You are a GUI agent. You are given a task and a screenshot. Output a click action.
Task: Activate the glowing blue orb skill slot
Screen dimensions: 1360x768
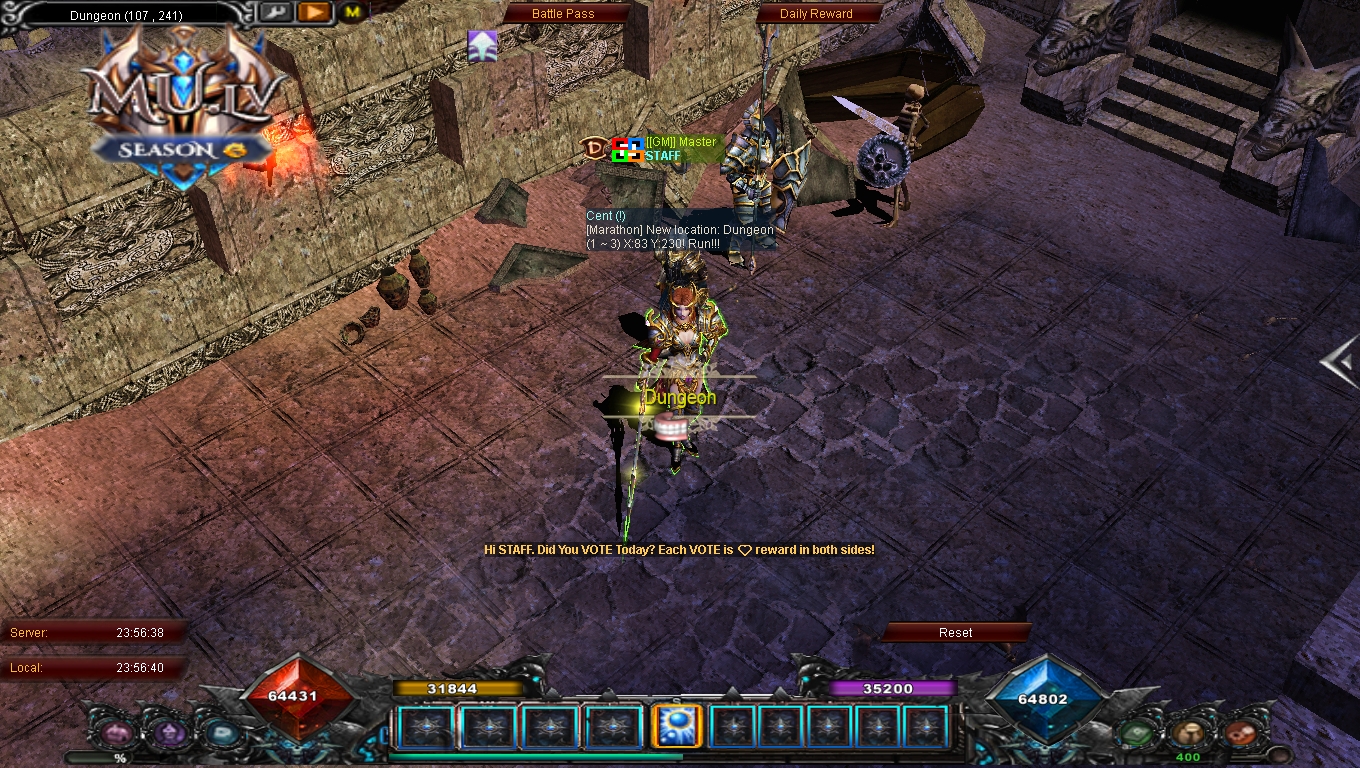(674, 727)
